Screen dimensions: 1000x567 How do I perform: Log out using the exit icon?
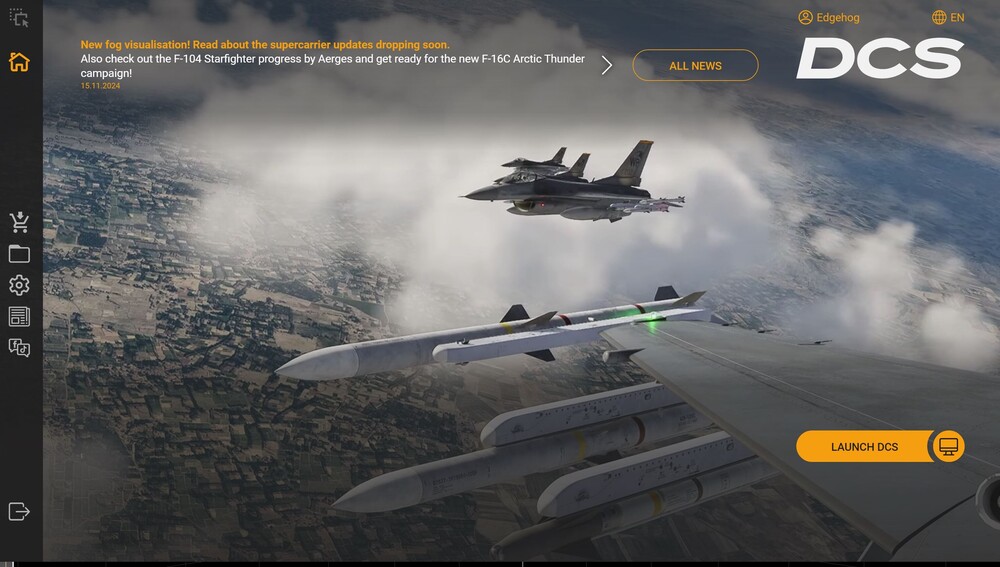pos(19,511)
